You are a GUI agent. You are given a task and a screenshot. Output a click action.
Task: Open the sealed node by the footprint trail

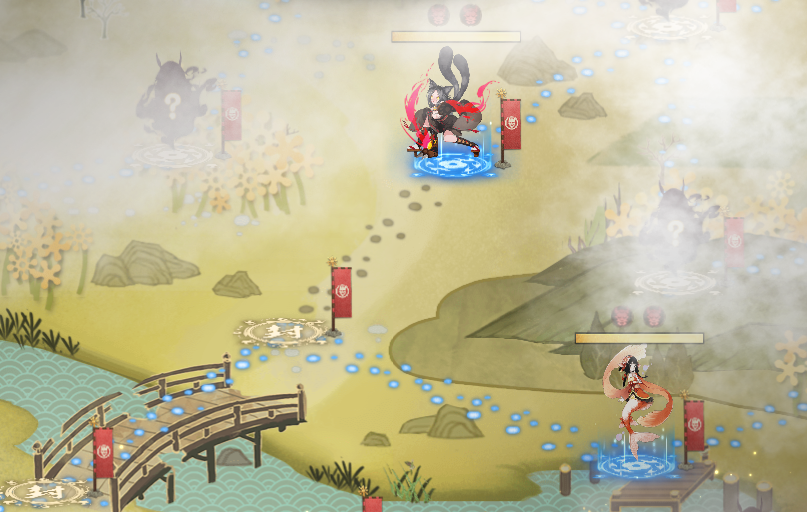280,331
